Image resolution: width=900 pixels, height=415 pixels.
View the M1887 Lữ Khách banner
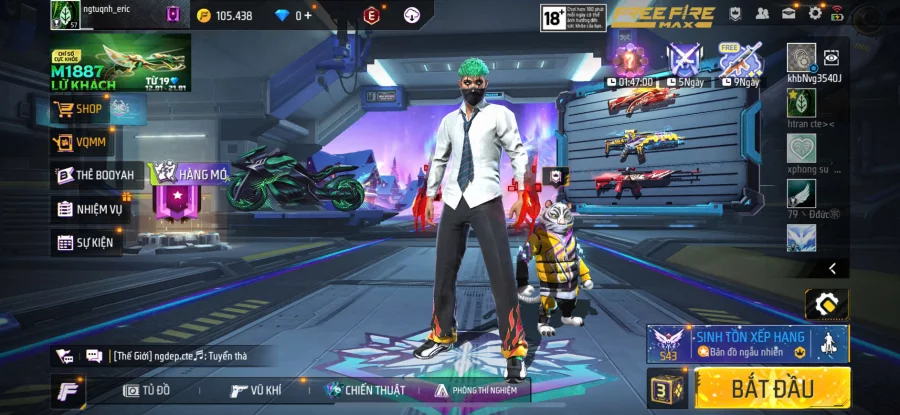[120, 62]
